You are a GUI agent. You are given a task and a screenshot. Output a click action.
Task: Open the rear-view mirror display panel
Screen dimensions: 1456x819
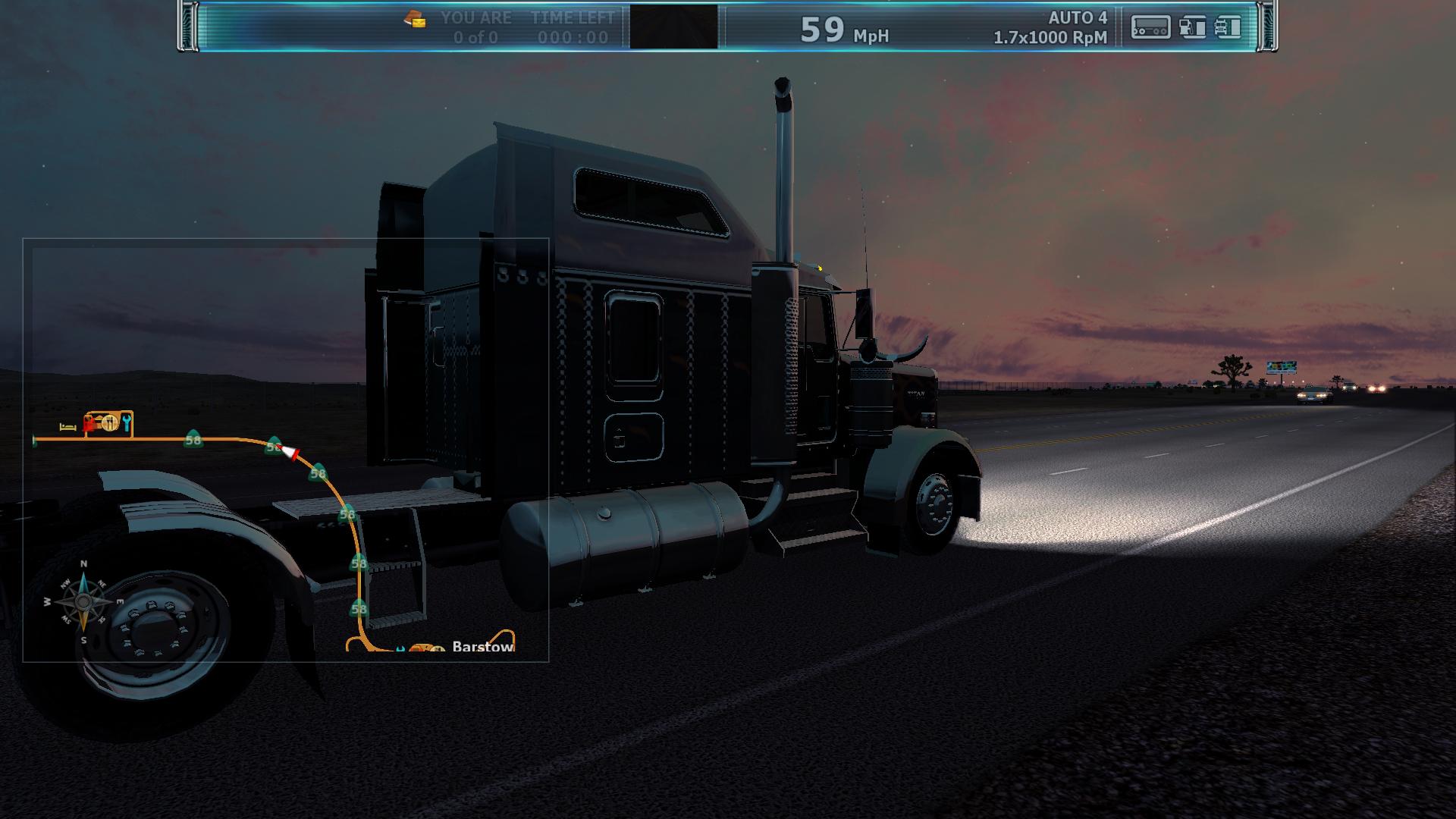click(x=673, y=27)
